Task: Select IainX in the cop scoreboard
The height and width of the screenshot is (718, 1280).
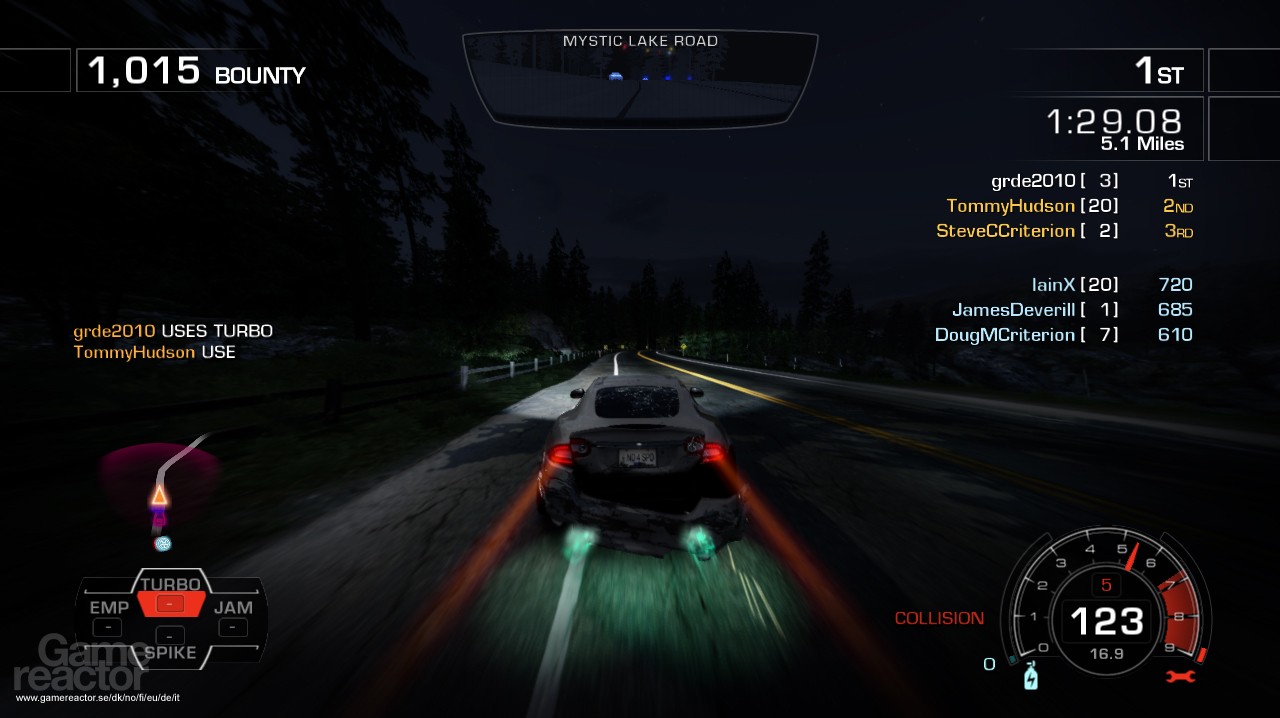Action: [x=1053, y=285]
